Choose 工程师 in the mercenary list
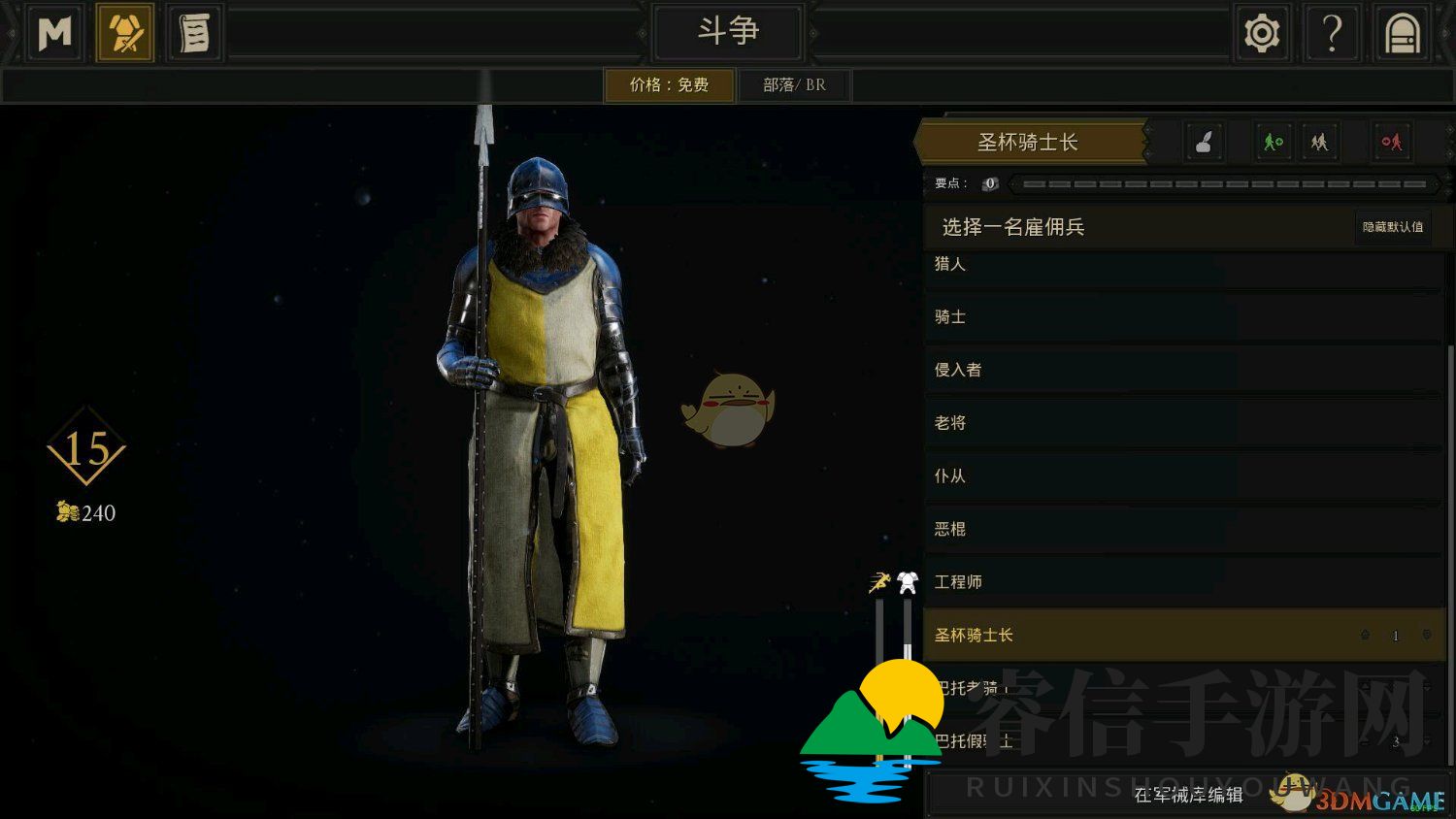The image size is (1456, 819). tap(1068, 581)
